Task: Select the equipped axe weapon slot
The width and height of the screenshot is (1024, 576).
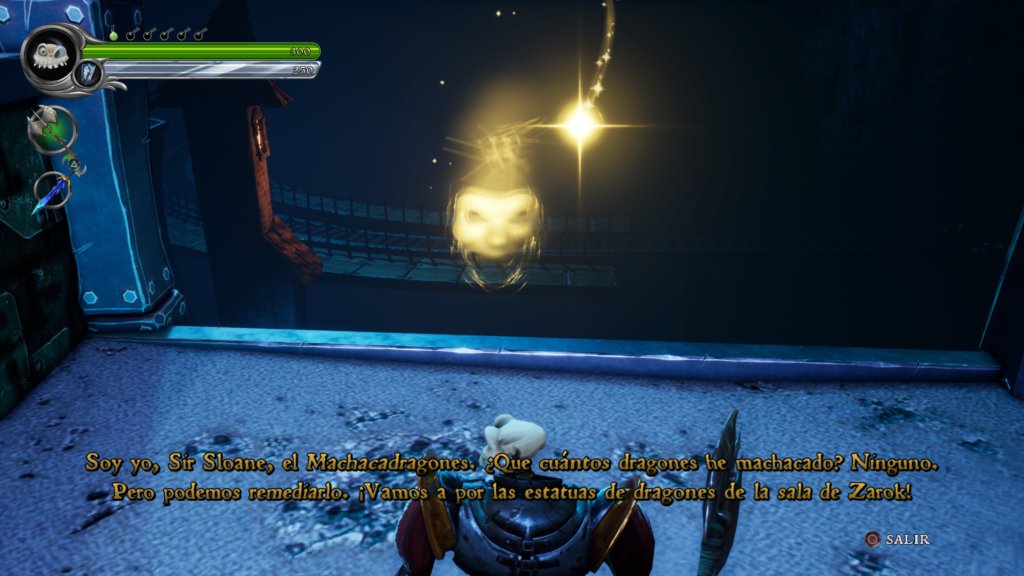Action: 52,131
